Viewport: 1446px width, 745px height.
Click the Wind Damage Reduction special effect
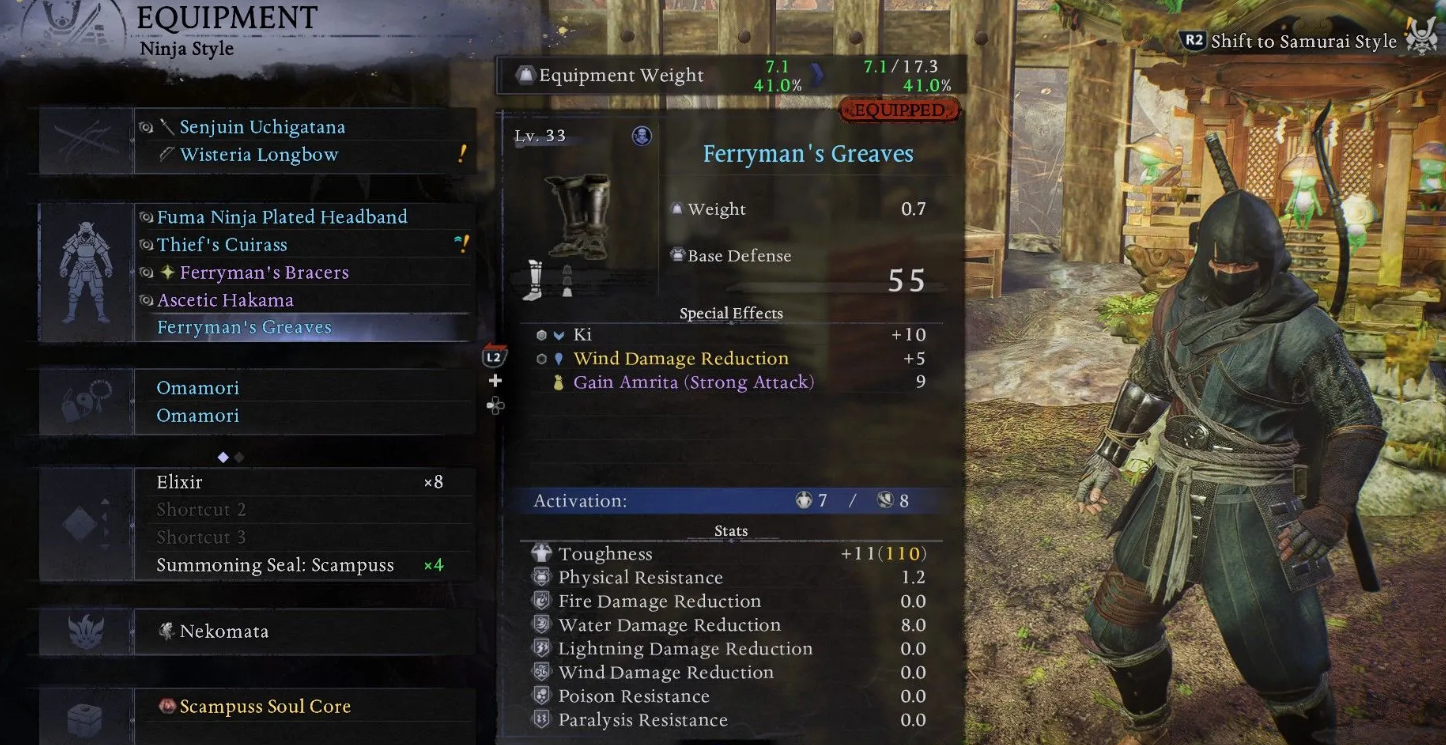click(x=680, y=359)
